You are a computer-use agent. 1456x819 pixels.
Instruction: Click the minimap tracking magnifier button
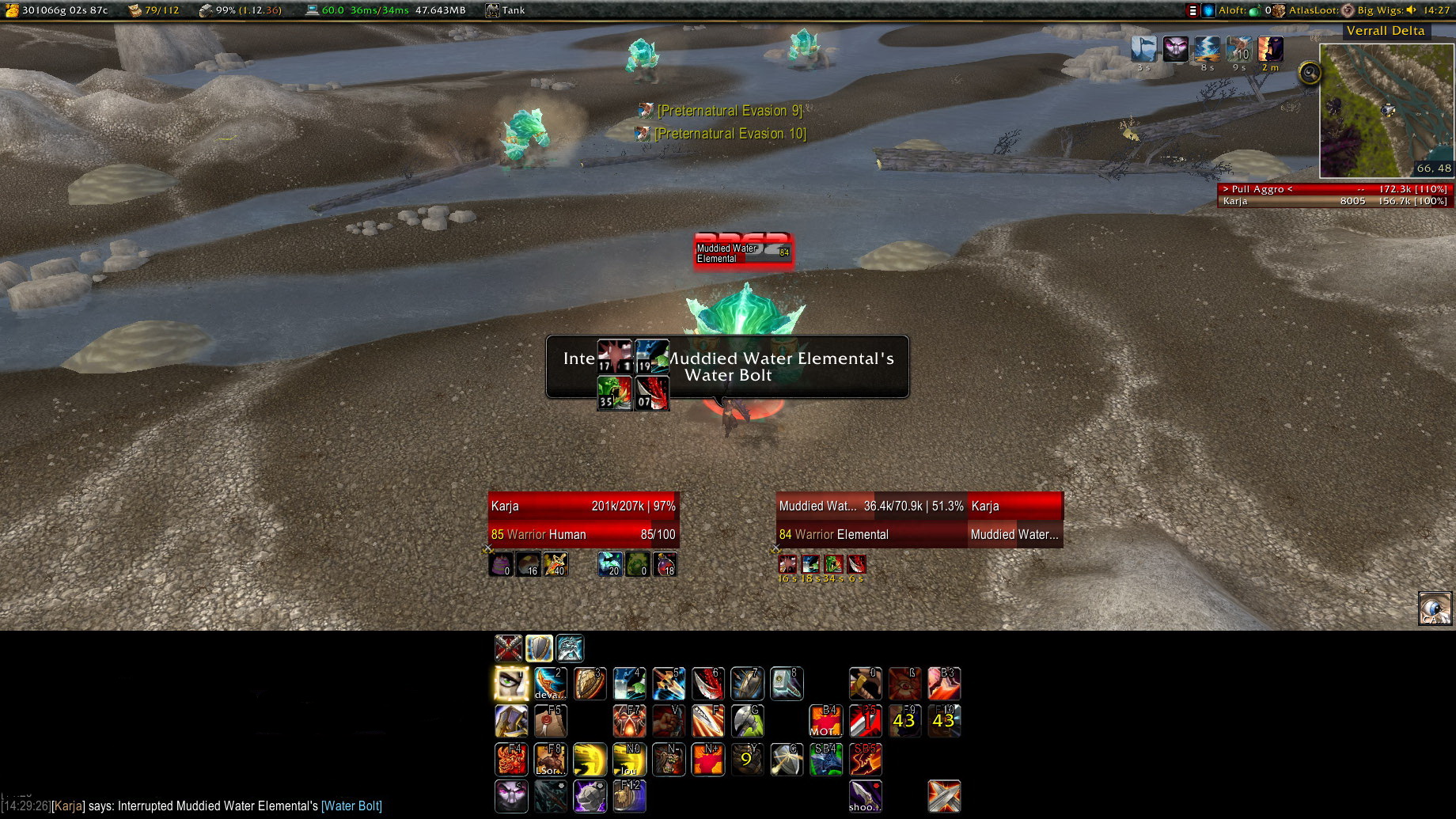coord(1310,74)
